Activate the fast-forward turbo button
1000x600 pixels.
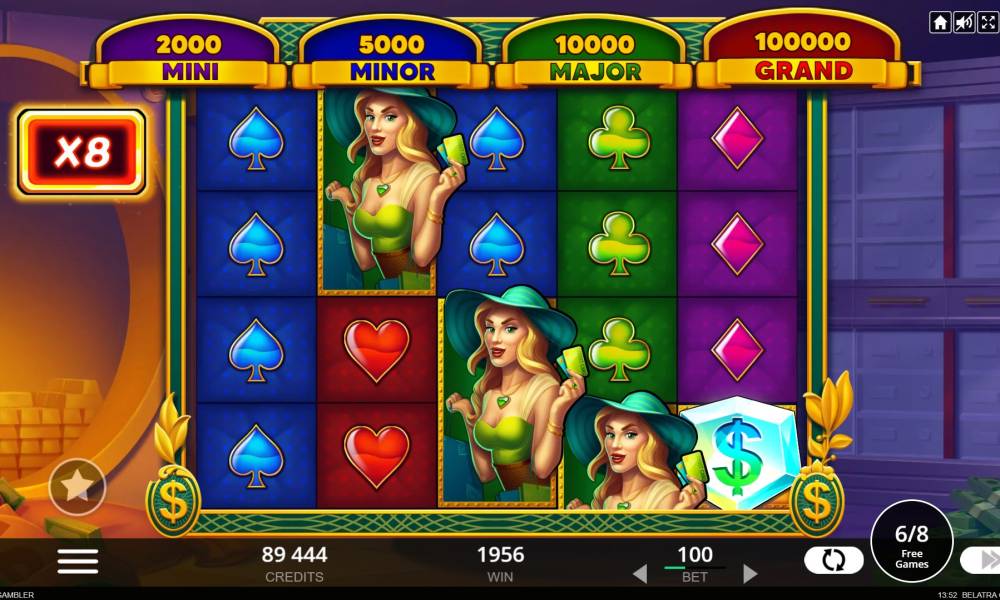click(981, 560)
